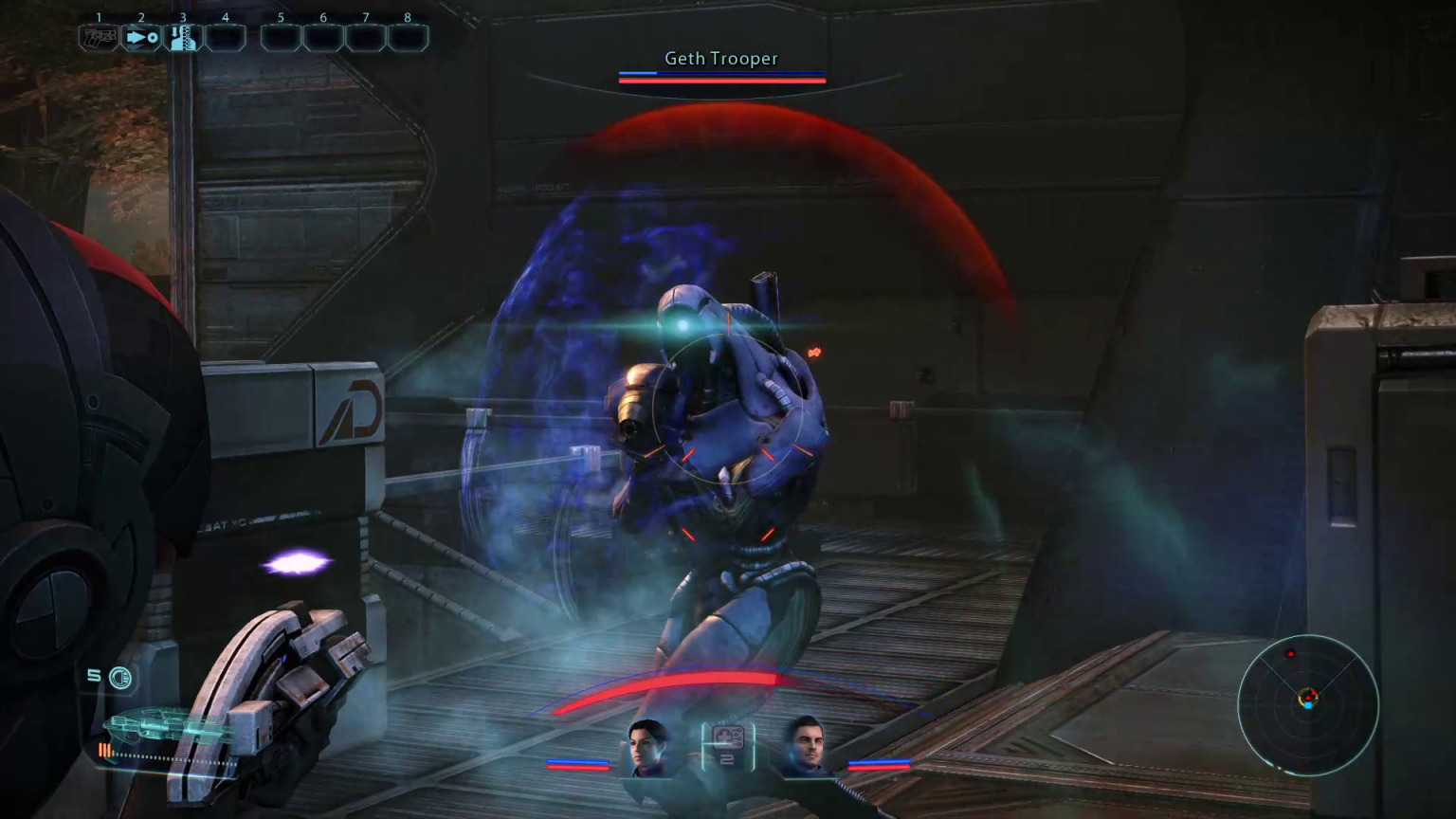Click hotkey number label 5
This screenshot has width=1456, height=819.
(280, 17)
